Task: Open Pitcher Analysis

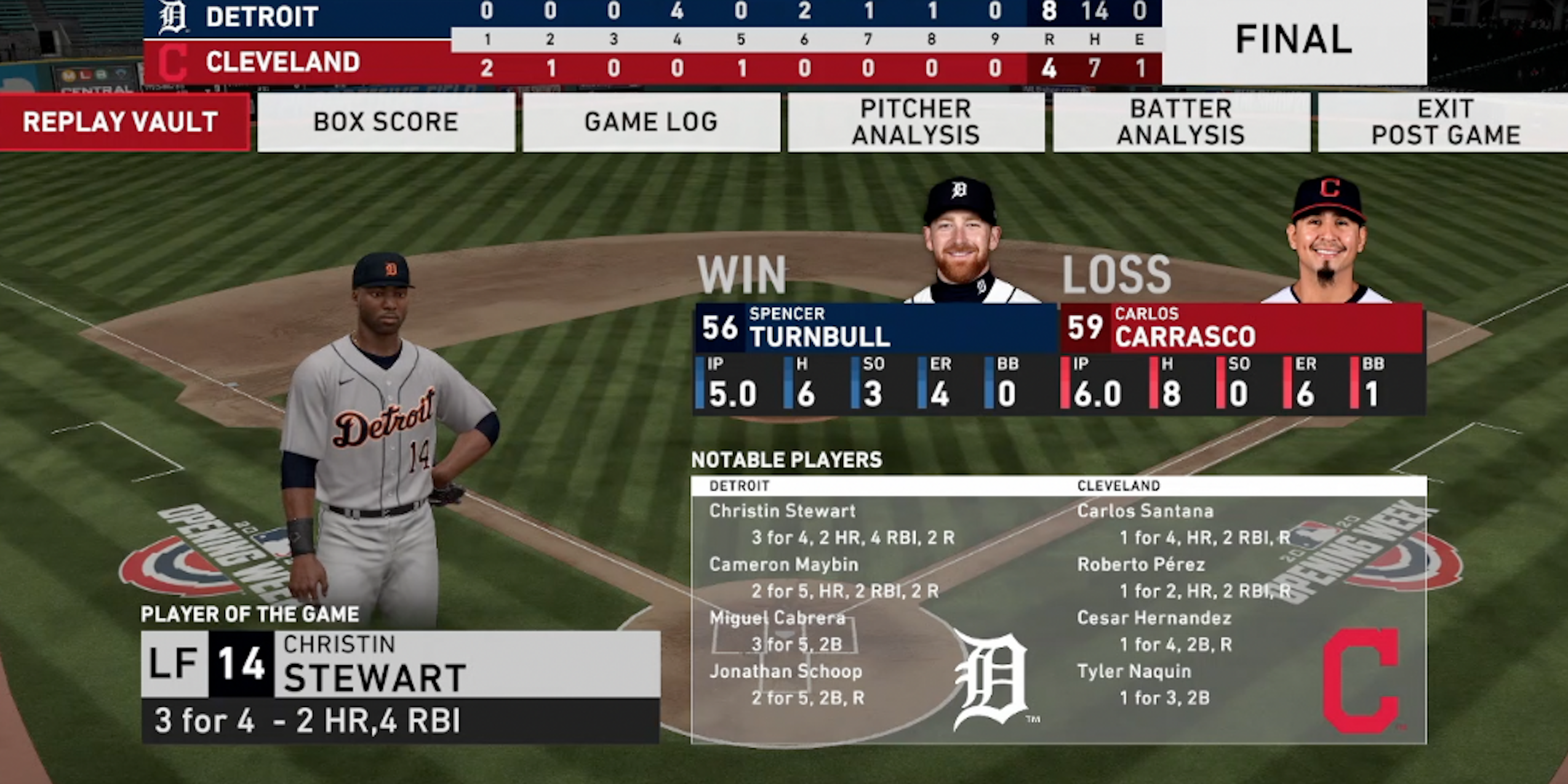Action: click(916, 122)
